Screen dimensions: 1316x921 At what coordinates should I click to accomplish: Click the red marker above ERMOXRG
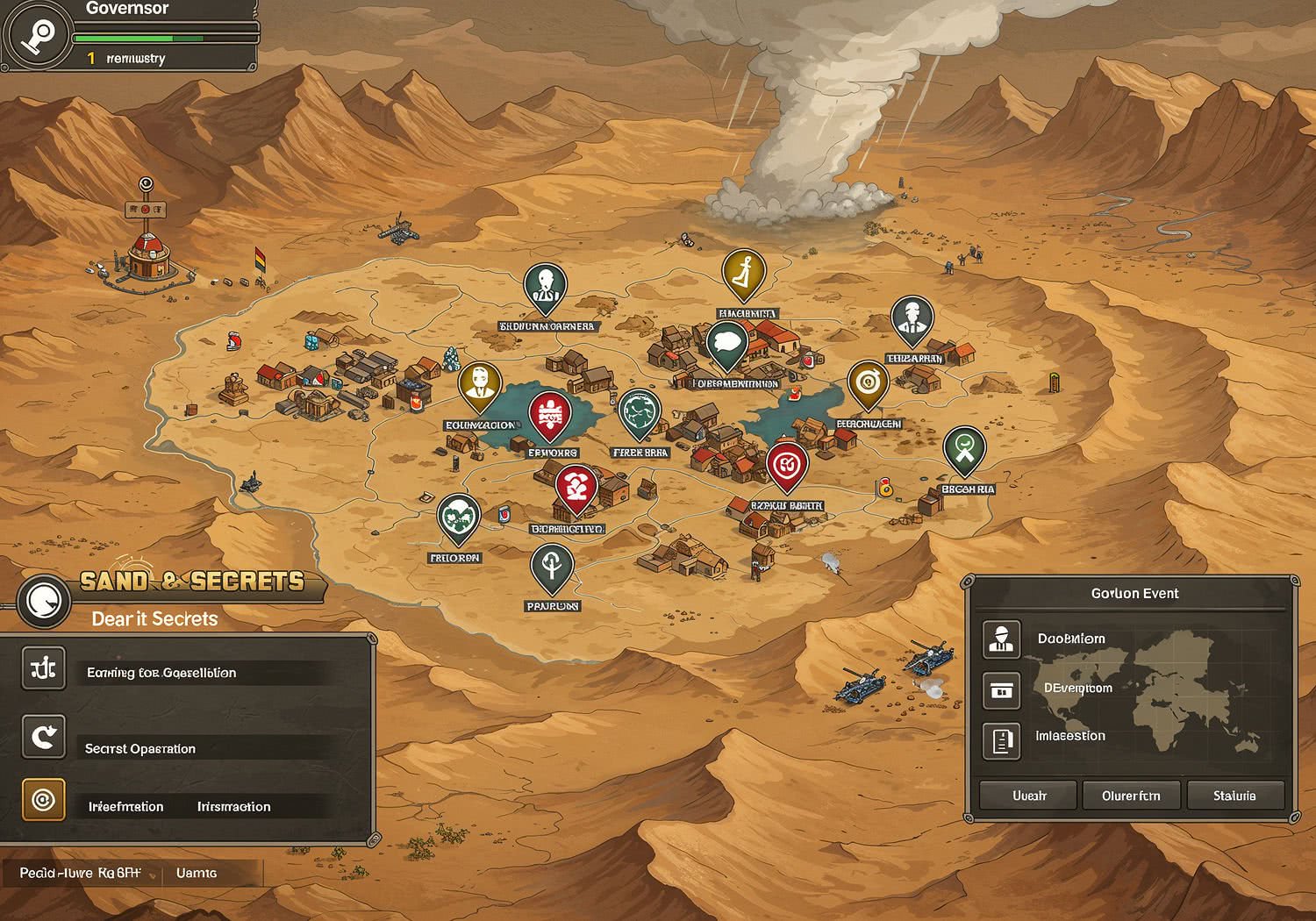tap(549, 415)
